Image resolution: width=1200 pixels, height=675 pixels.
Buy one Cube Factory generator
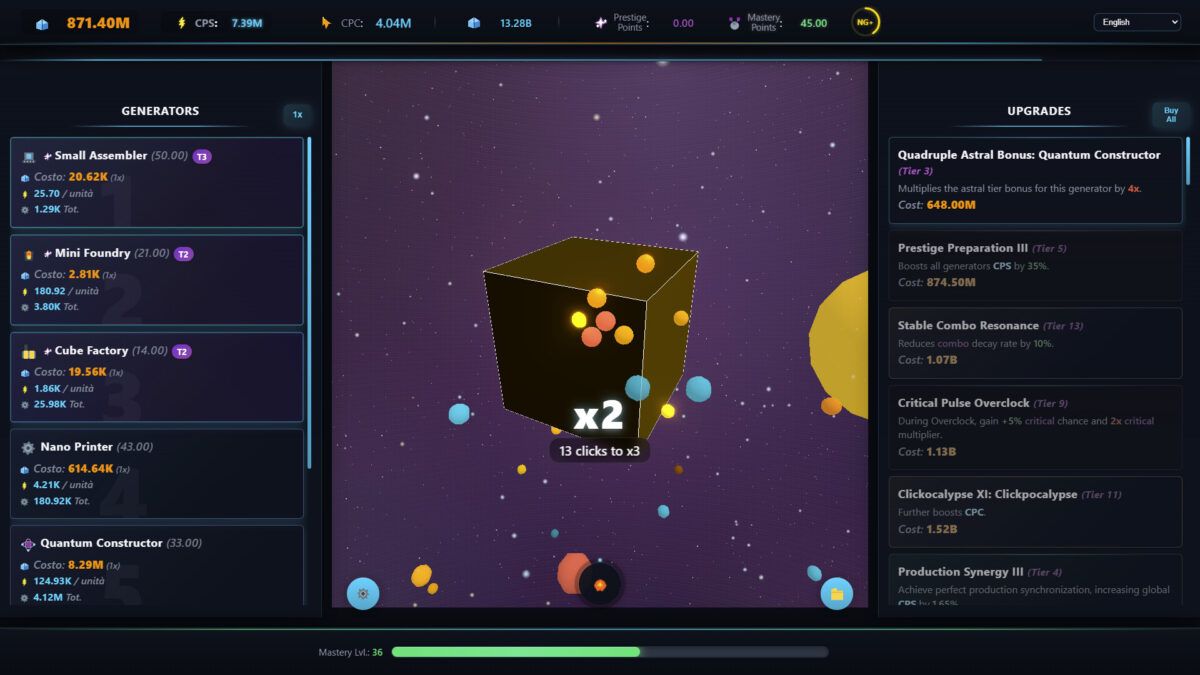click(157, 376)
